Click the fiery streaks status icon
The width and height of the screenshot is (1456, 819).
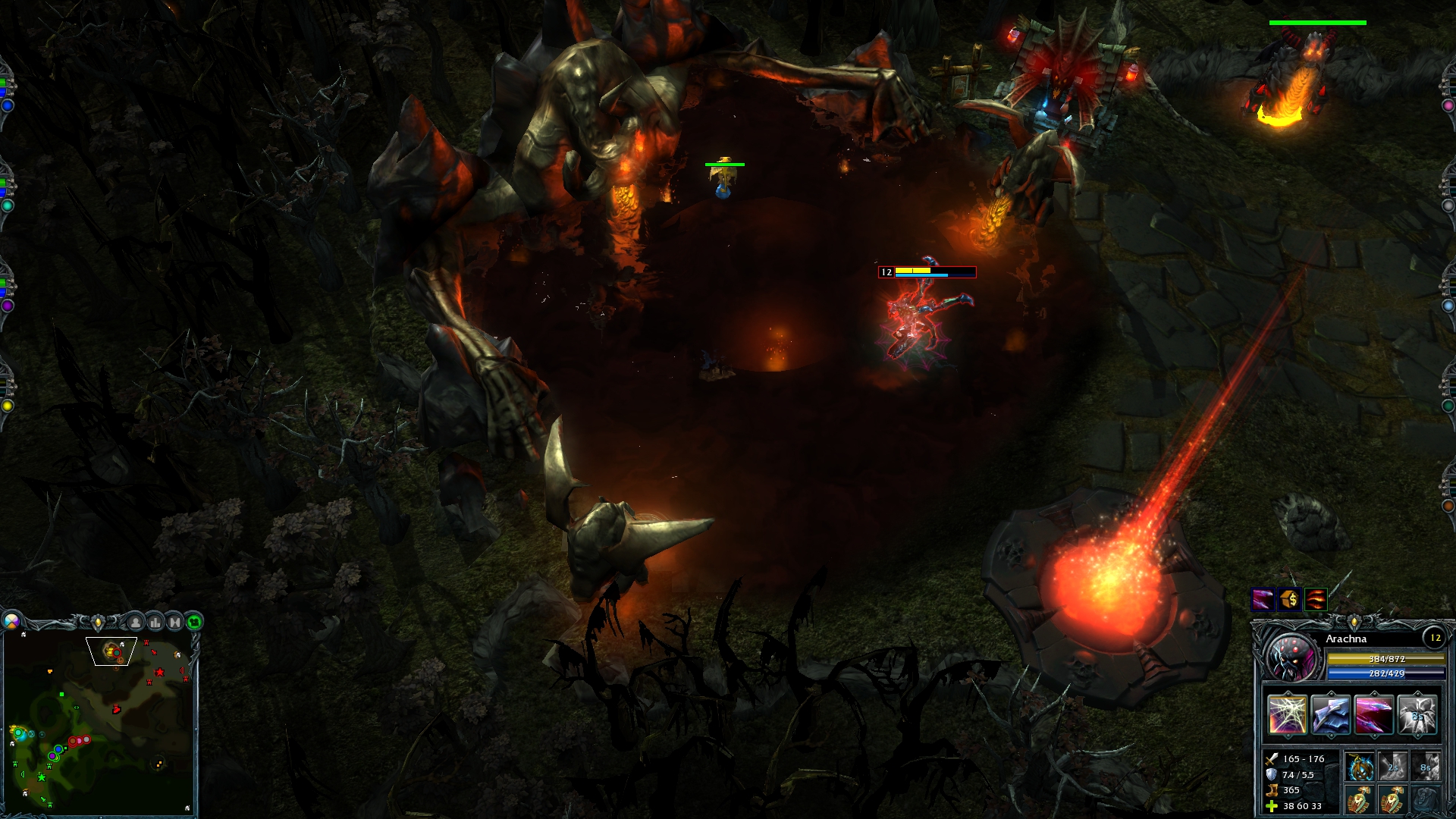1316,600
